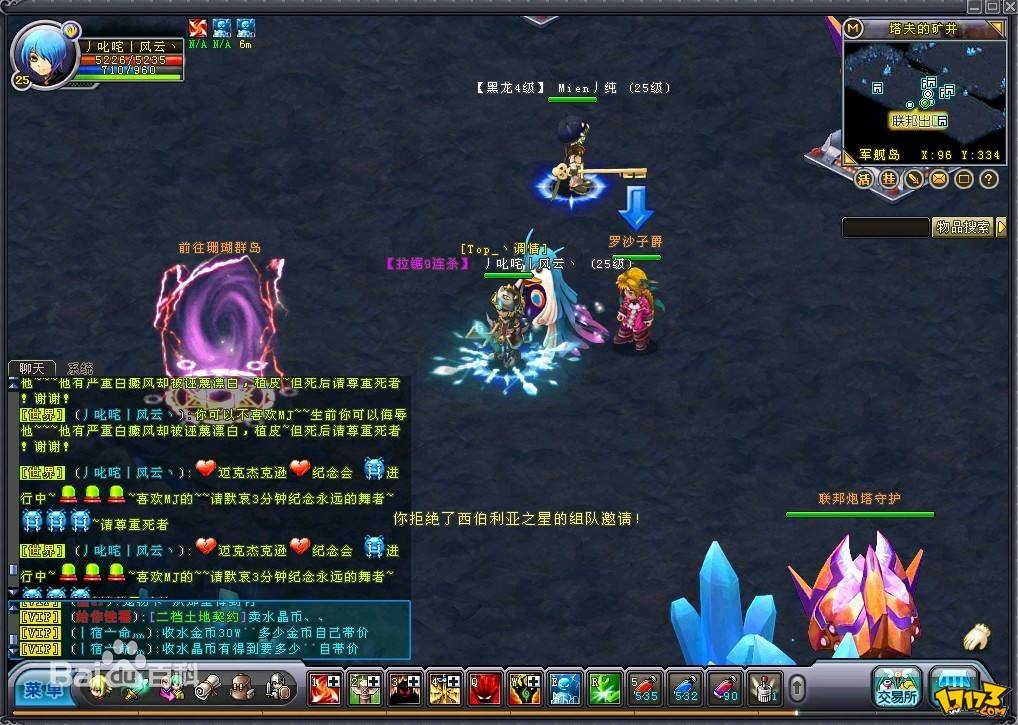
Task: Minimize the game window
Action: coord(974,6)
